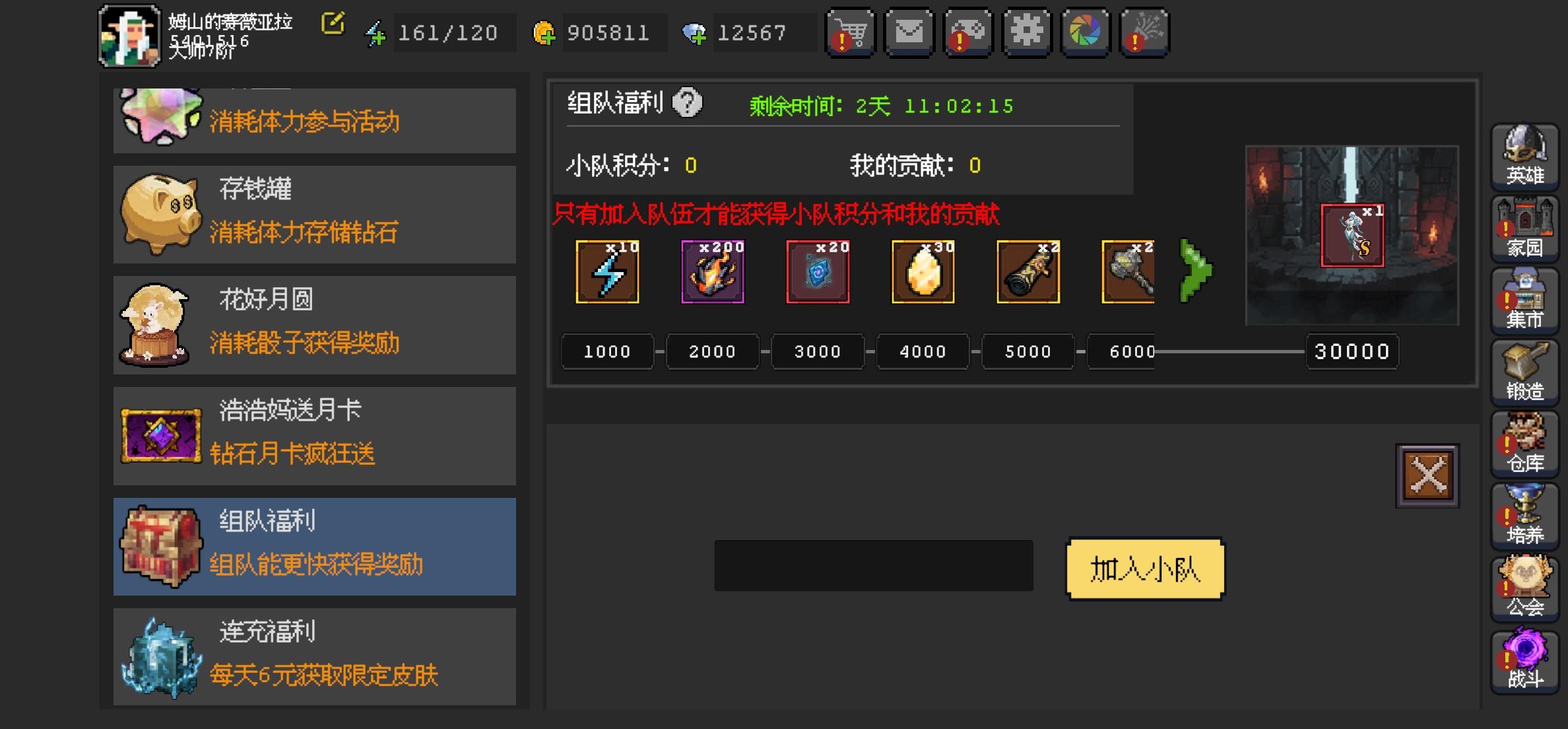
Task: Click the team name input field
Action: click(872, 567)
